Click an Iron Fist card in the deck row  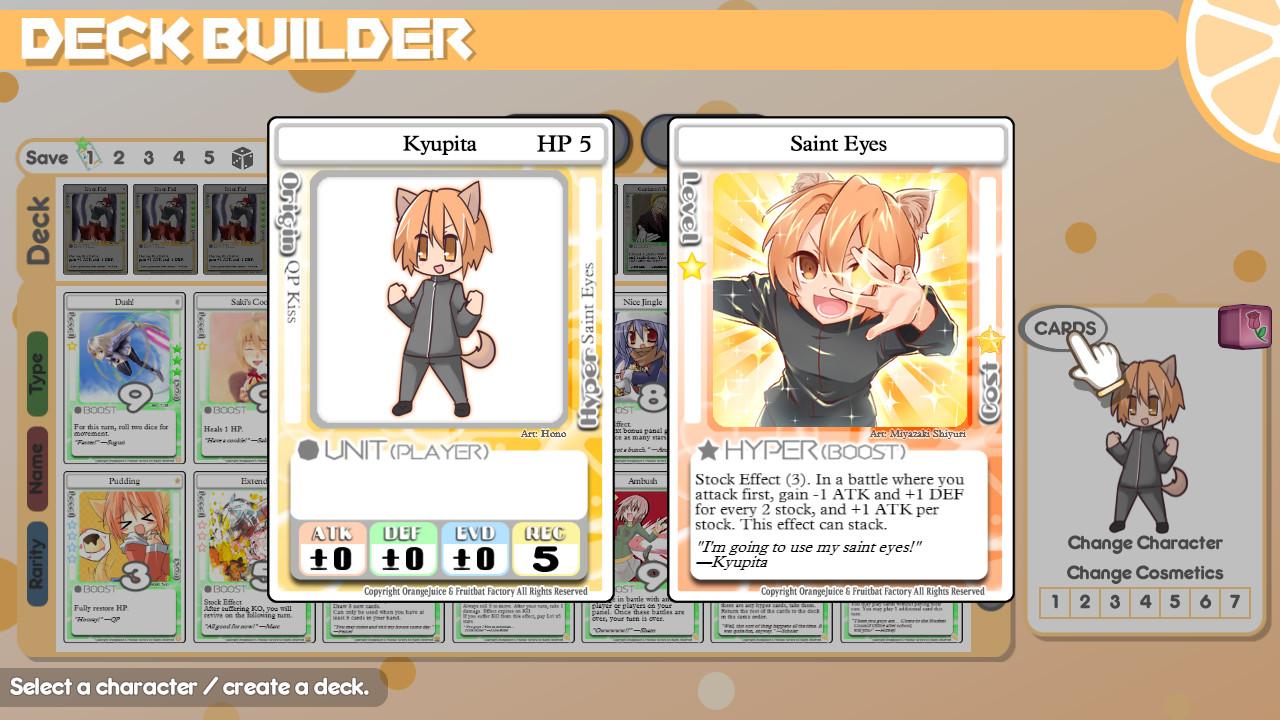(96, 230)
